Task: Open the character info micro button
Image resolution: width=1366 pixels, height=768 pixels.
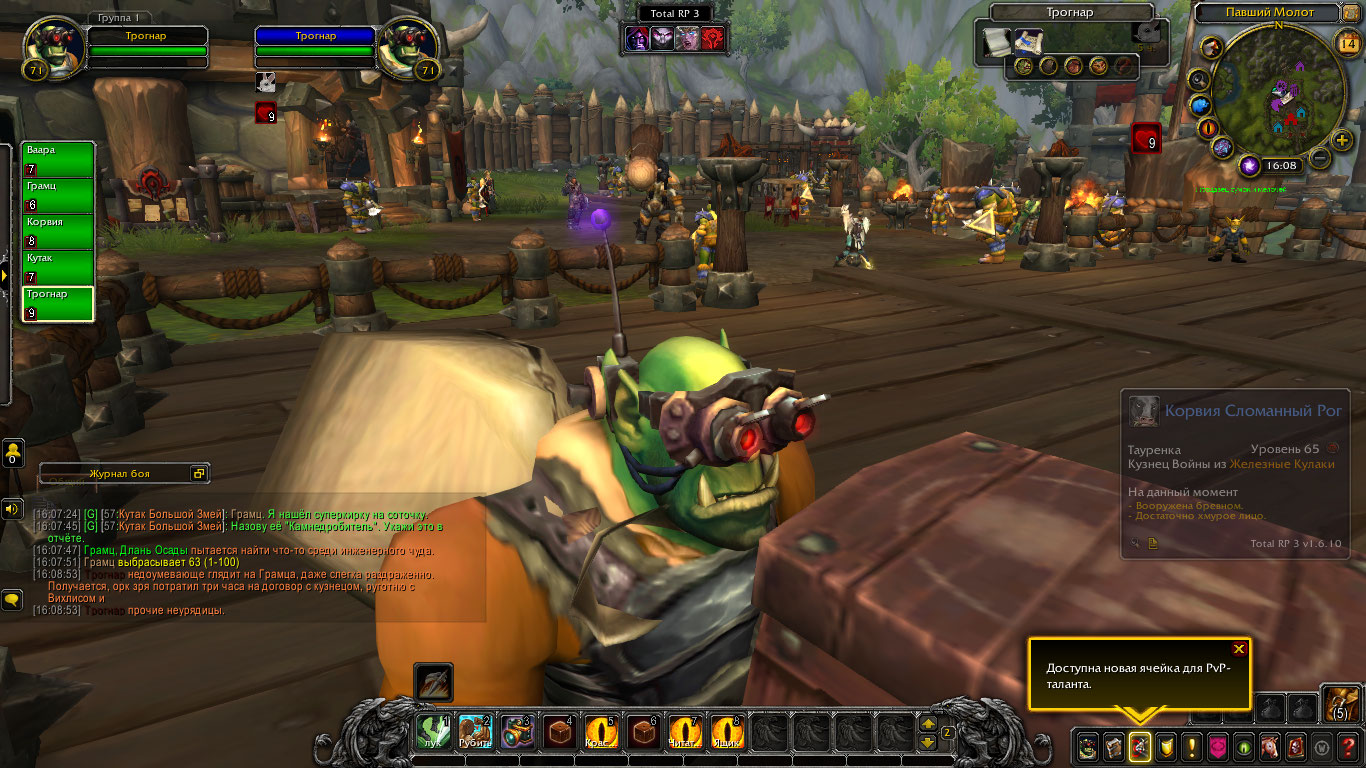Action: [x=1087, y=746]
